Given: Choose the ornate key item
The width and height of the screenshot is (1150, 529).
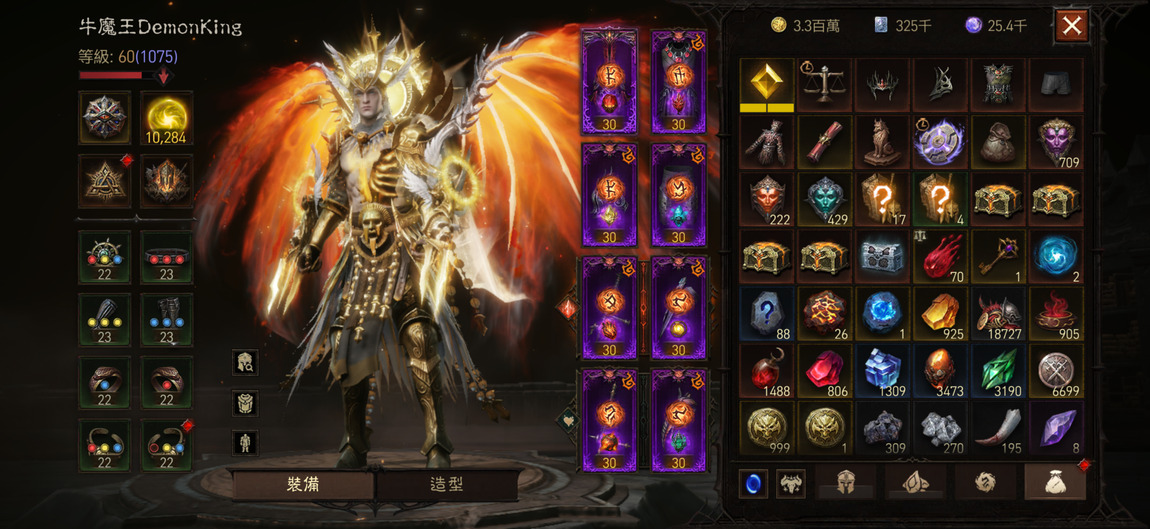Looking at the screenshot, I should [997, 256].
